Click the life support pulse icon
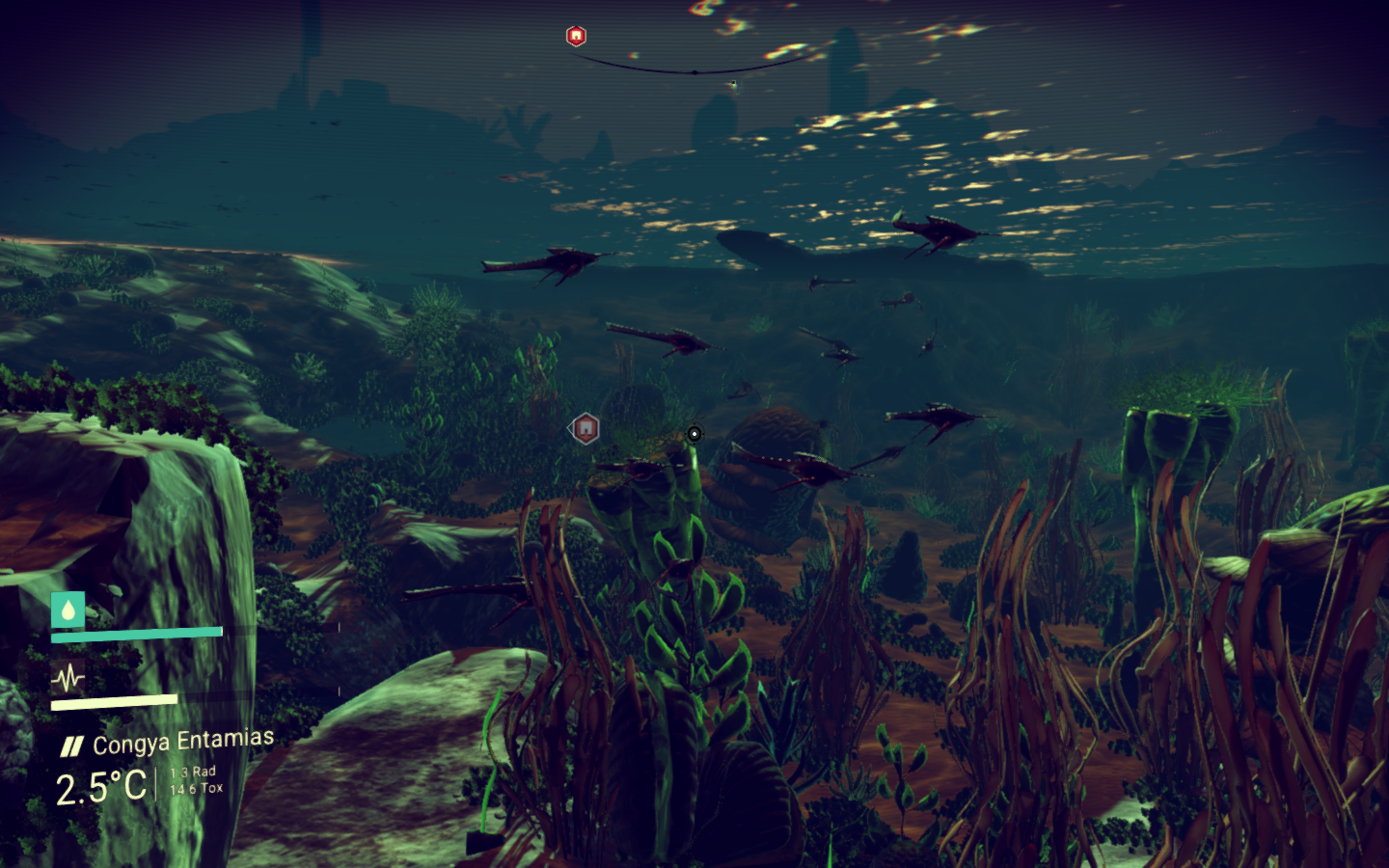The height and width of the screenshot is (868, 1389). point(68,678)
